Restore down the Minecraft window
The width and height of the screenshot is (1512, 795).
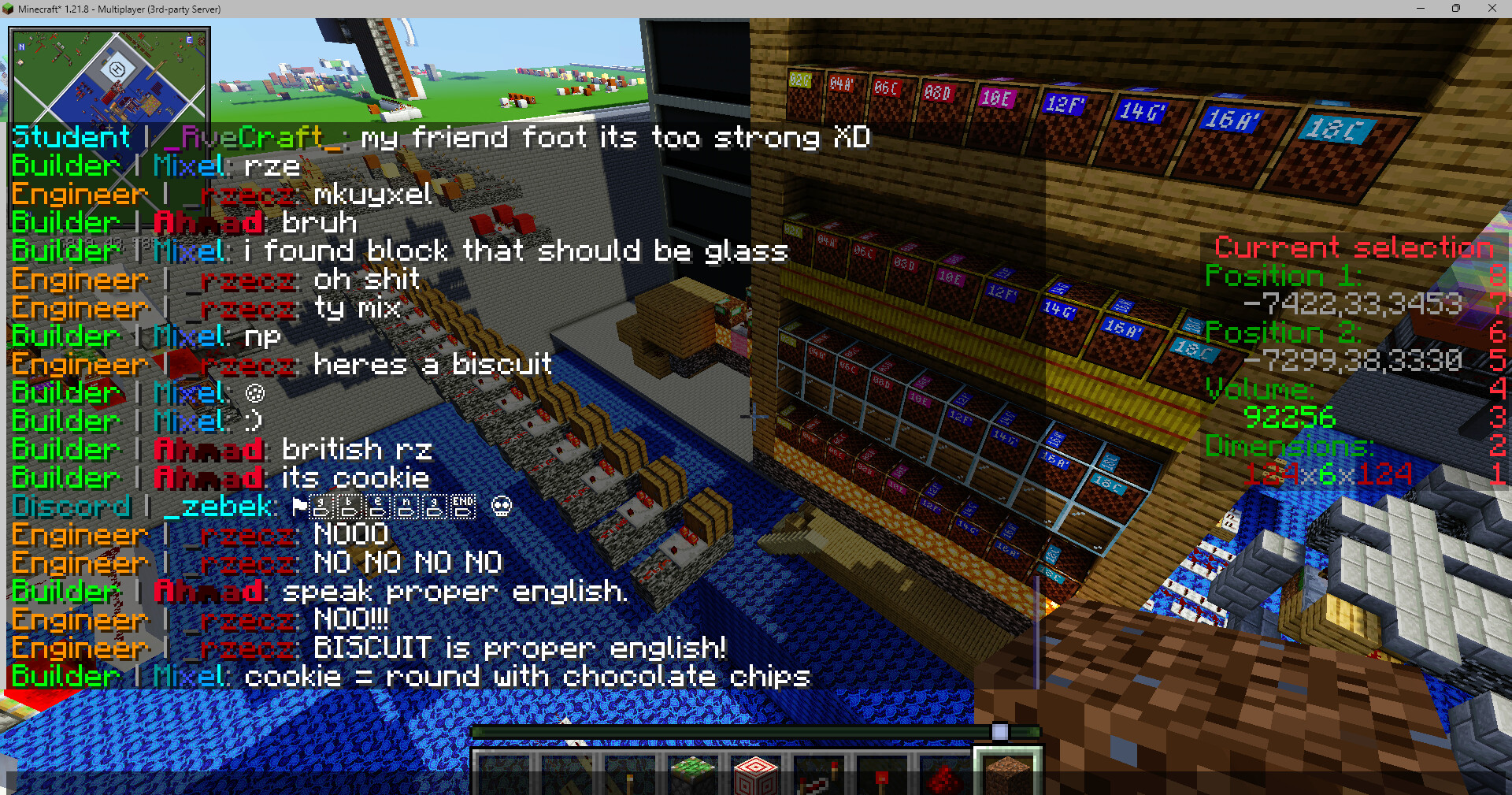point(1456,9)
